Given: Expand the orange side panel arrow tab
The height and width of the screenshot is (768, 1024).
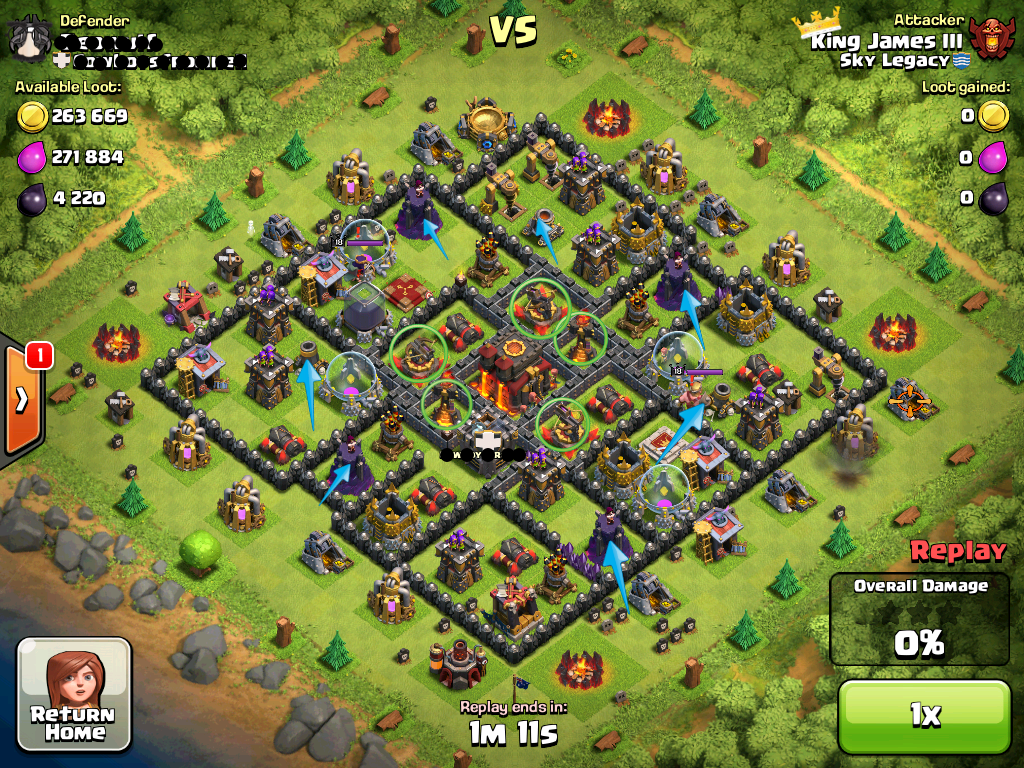Looking at the screenshot, I should [x=22, y=399].
